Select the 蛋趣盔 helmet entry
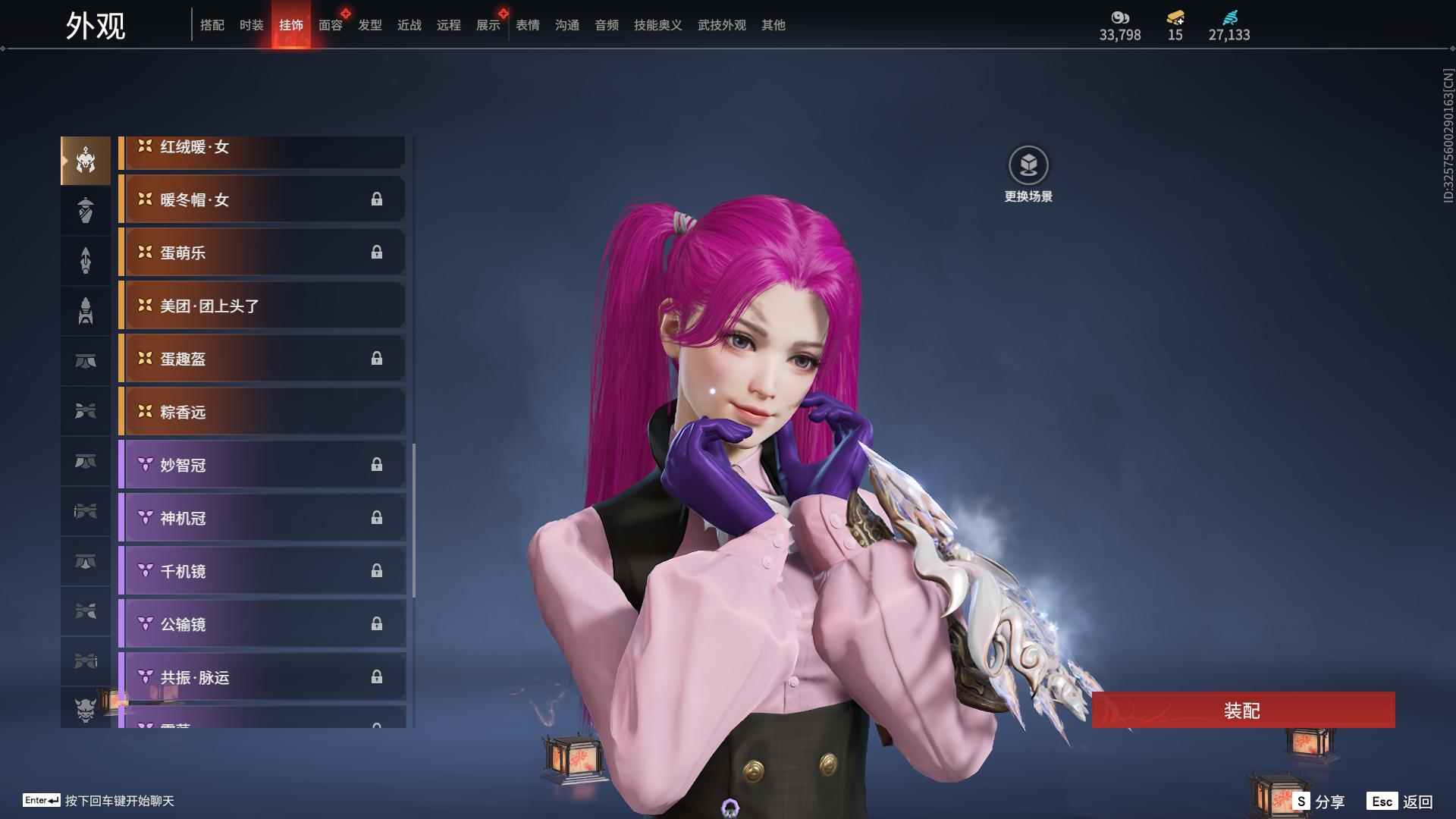Viewport: 1456px width, 819px height. (262, 359)
